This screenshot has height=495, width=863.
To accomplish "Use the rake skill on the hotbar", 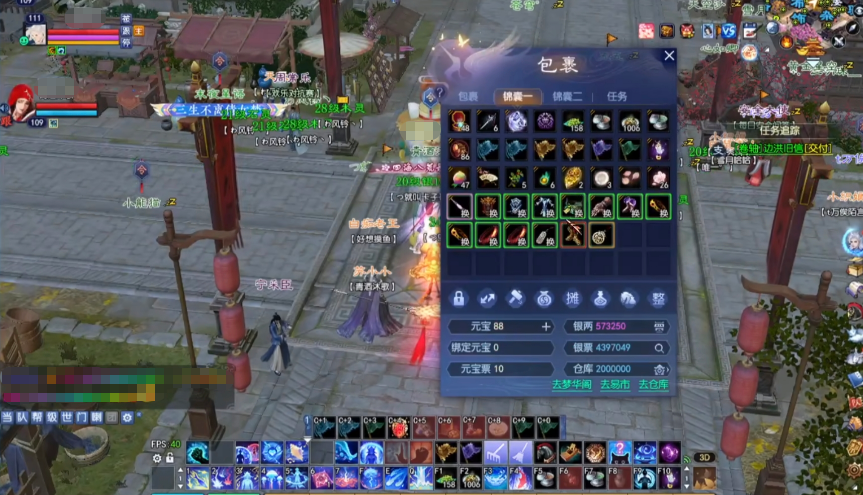I will pyautogui.click(x=496, y=453).
